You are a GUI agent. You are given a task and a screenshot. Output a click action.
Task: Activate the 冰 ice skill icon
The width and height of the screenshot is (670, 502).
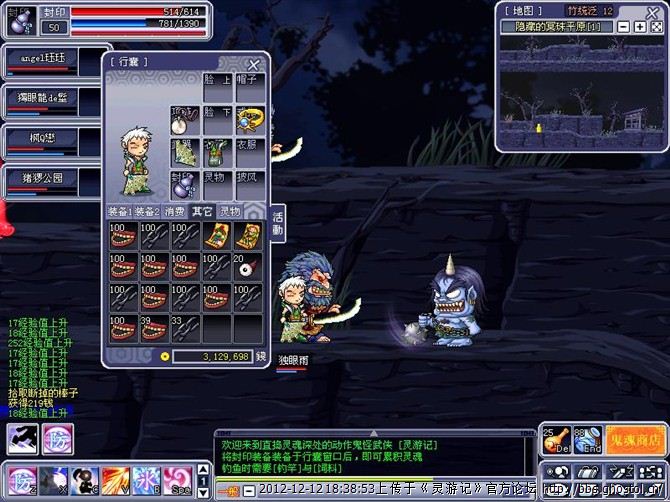[146, 477]
